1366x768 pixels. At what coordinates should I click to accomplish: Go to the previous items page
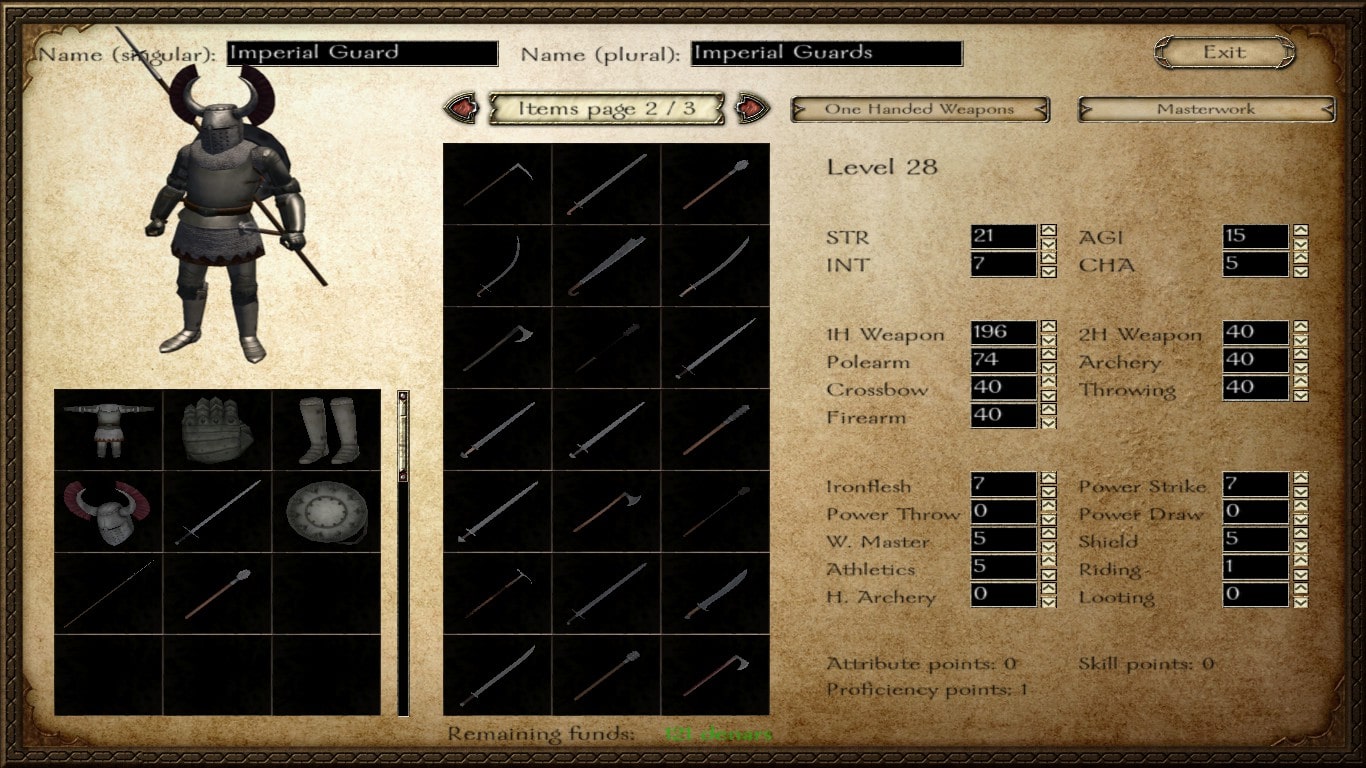pyautogui.click(x=460, y=108)
